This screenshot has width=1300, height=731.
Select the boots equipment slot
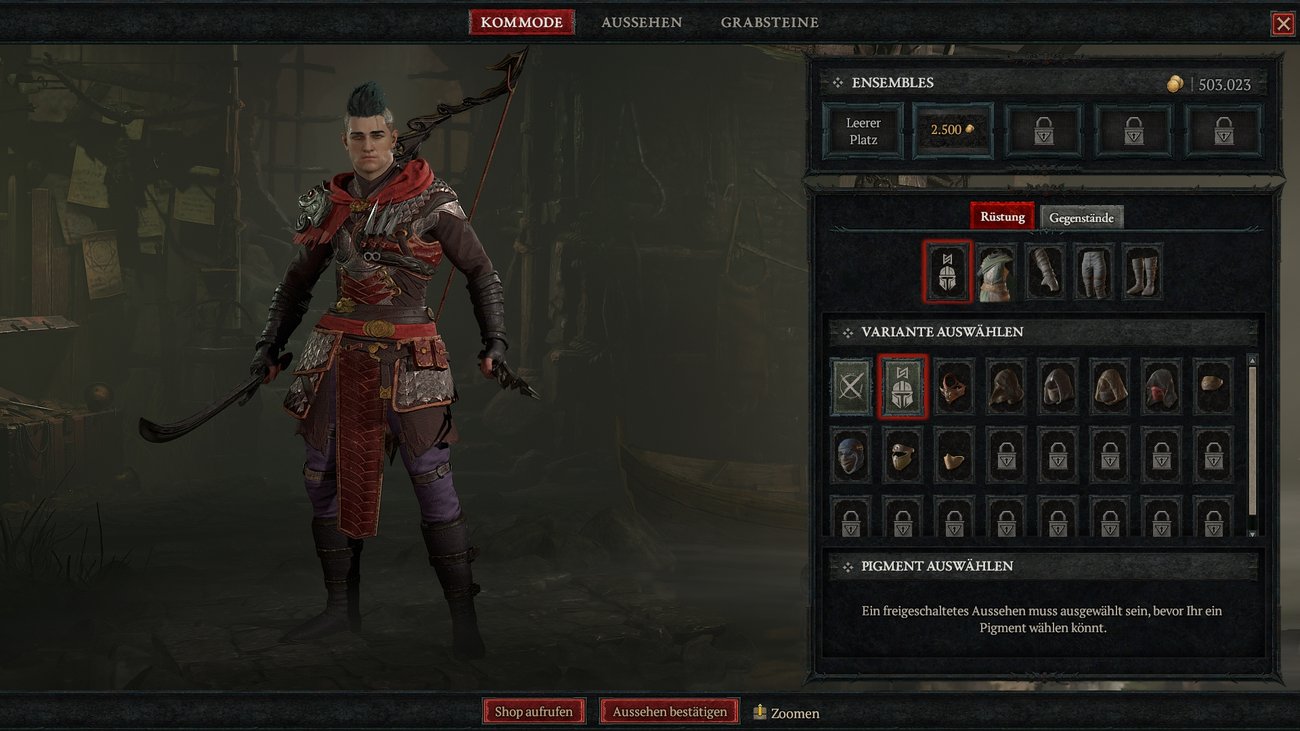pos(1141,271)
